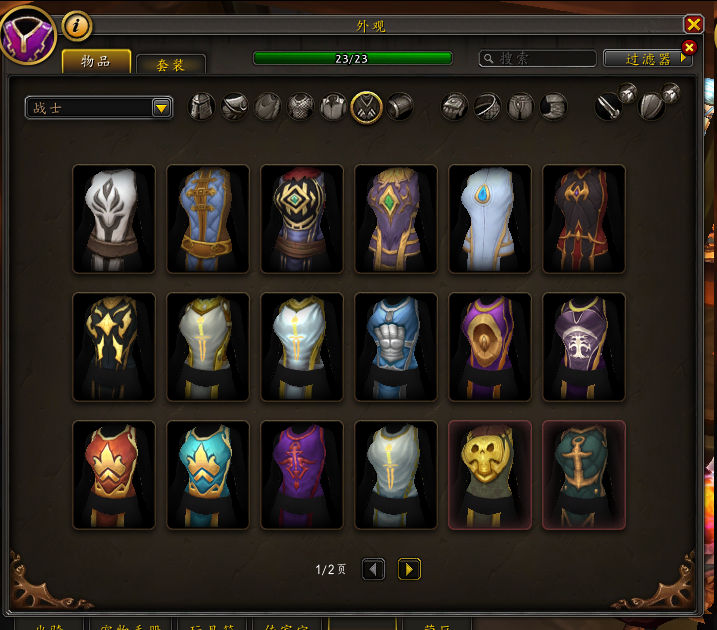The width and height of the screenshot is (717, 630).
Task: Open the 战士 class dropdown
Action: 99,108
